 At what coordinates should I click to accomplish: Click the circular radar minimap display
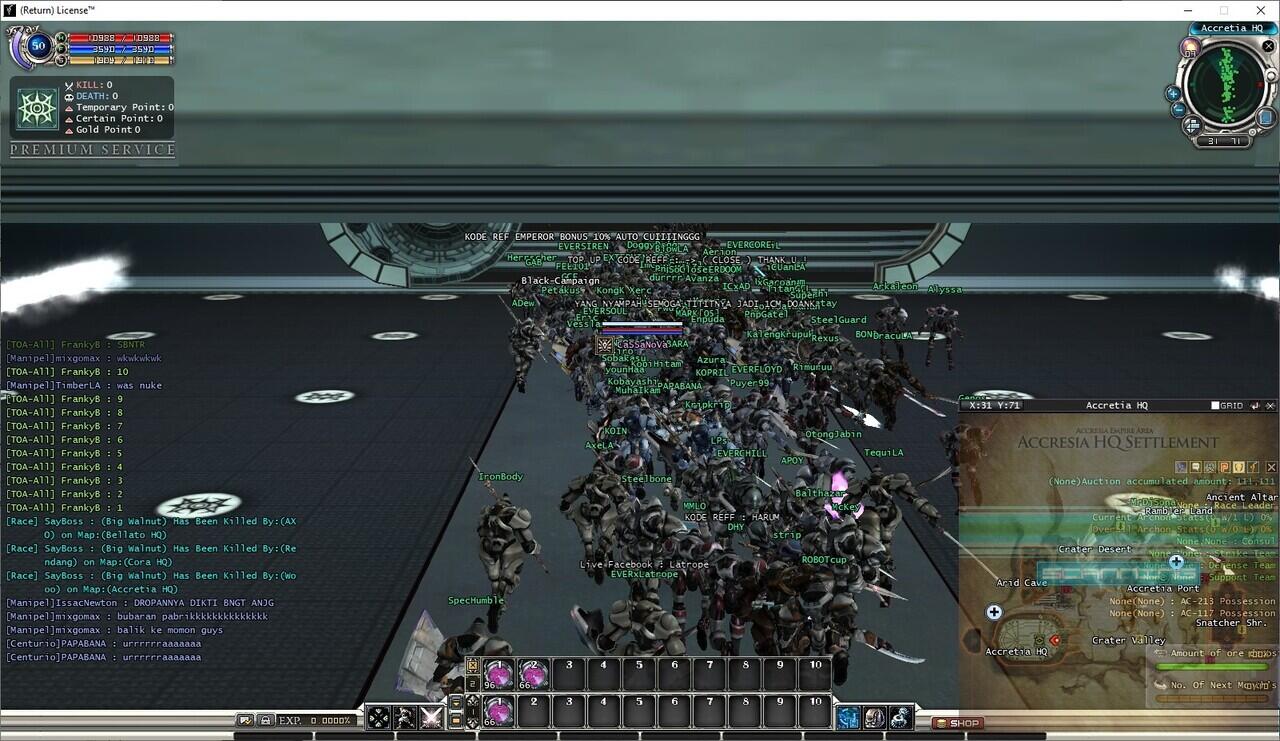[1225, 87]
